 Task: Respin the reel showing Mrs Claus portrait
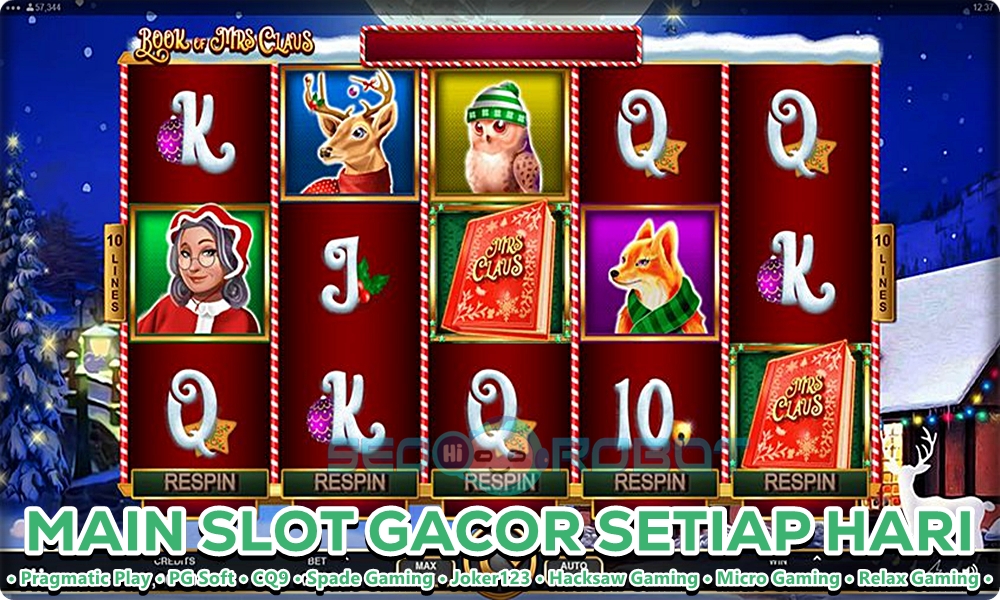(200, 482)
